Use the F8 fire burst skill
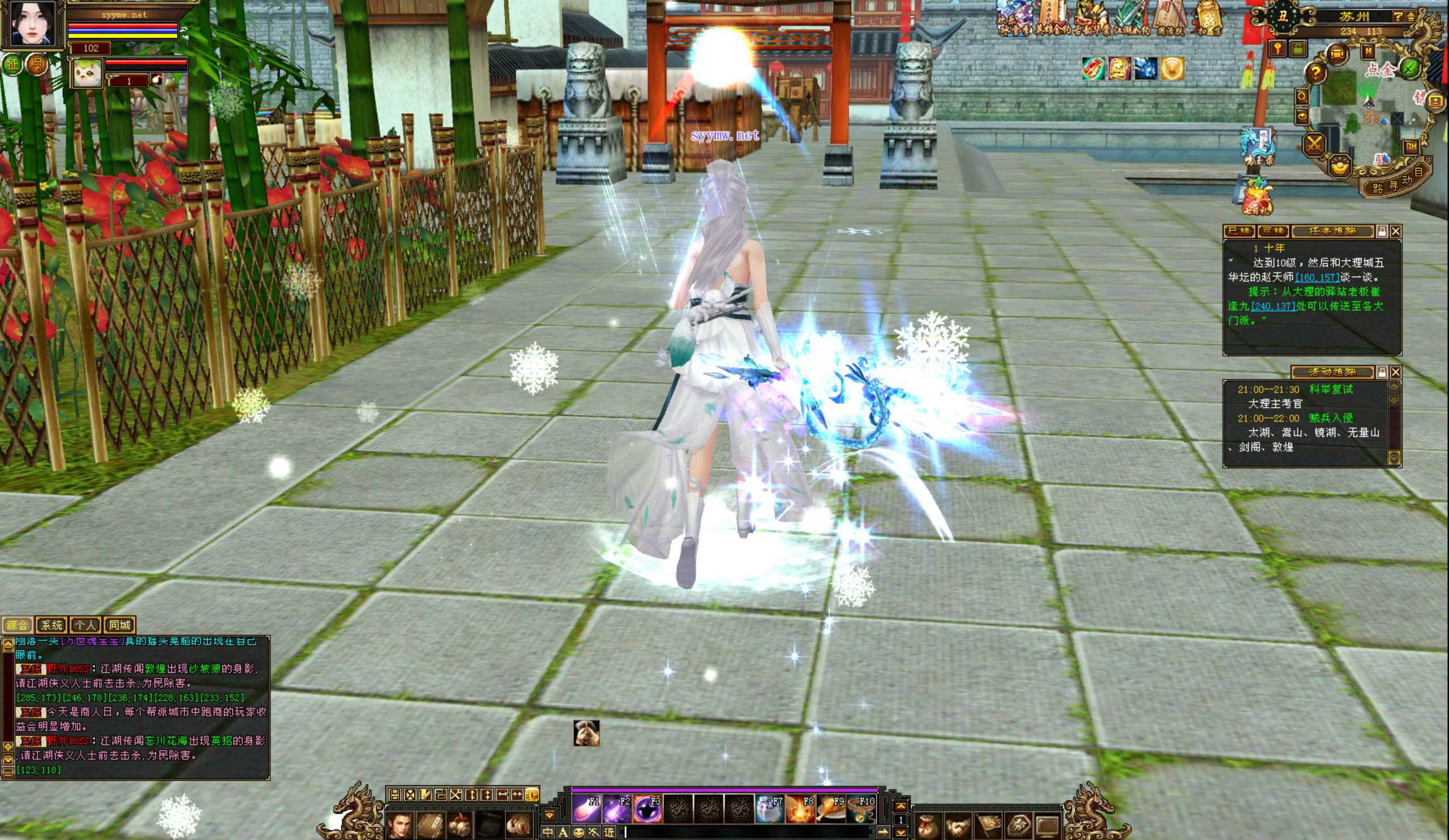Screen dimensions: 1449x840 point(800,809)
